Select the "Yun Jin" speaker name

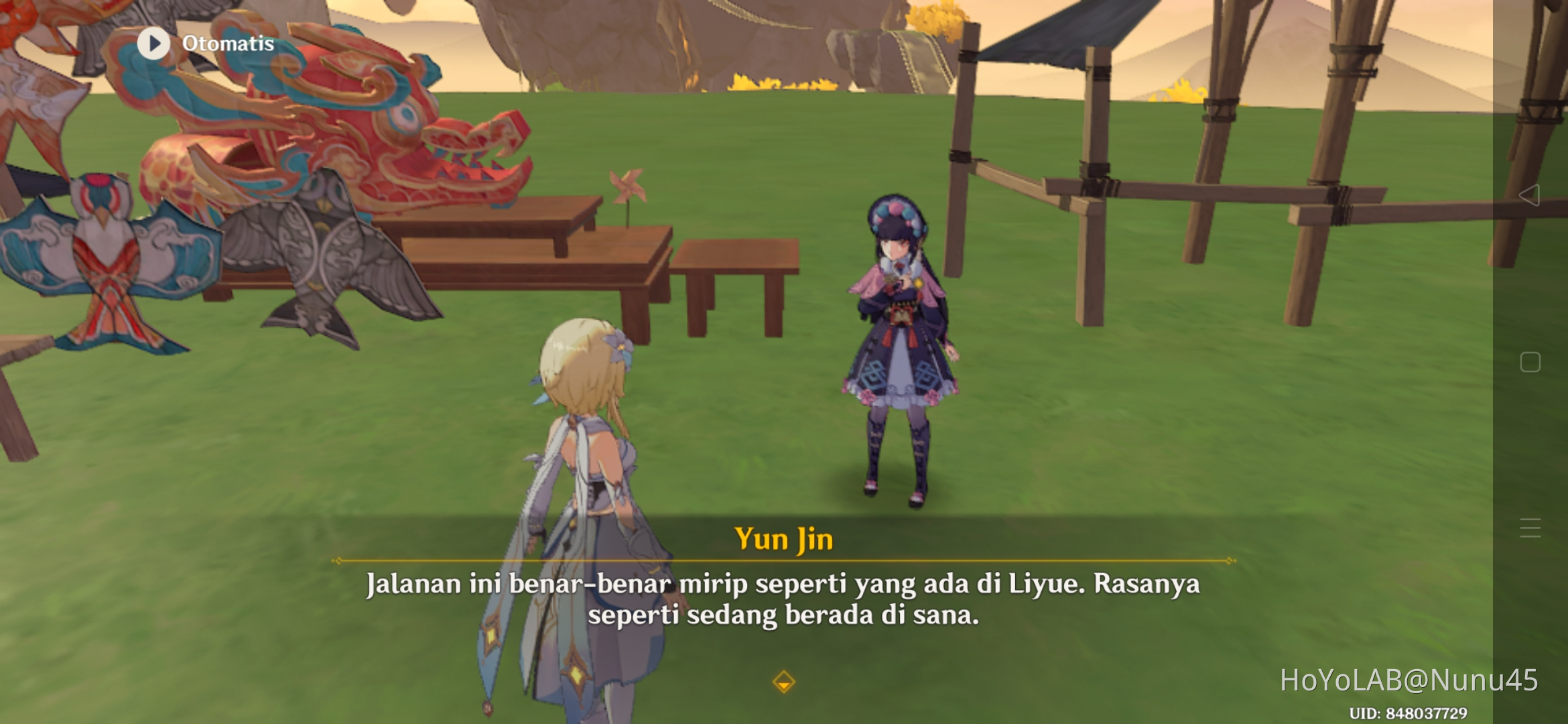coord(783,538)
